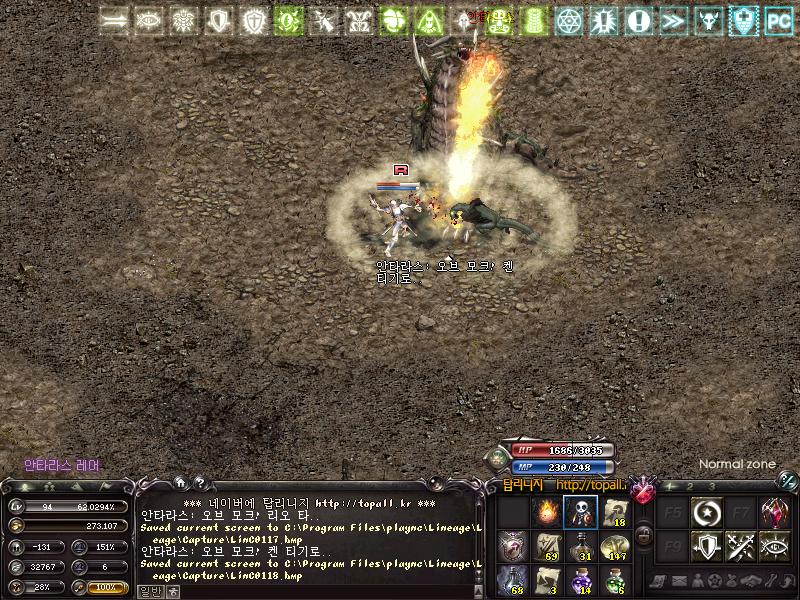
Task: Use the scroll stack showing 18
Action: pos(614,513)
